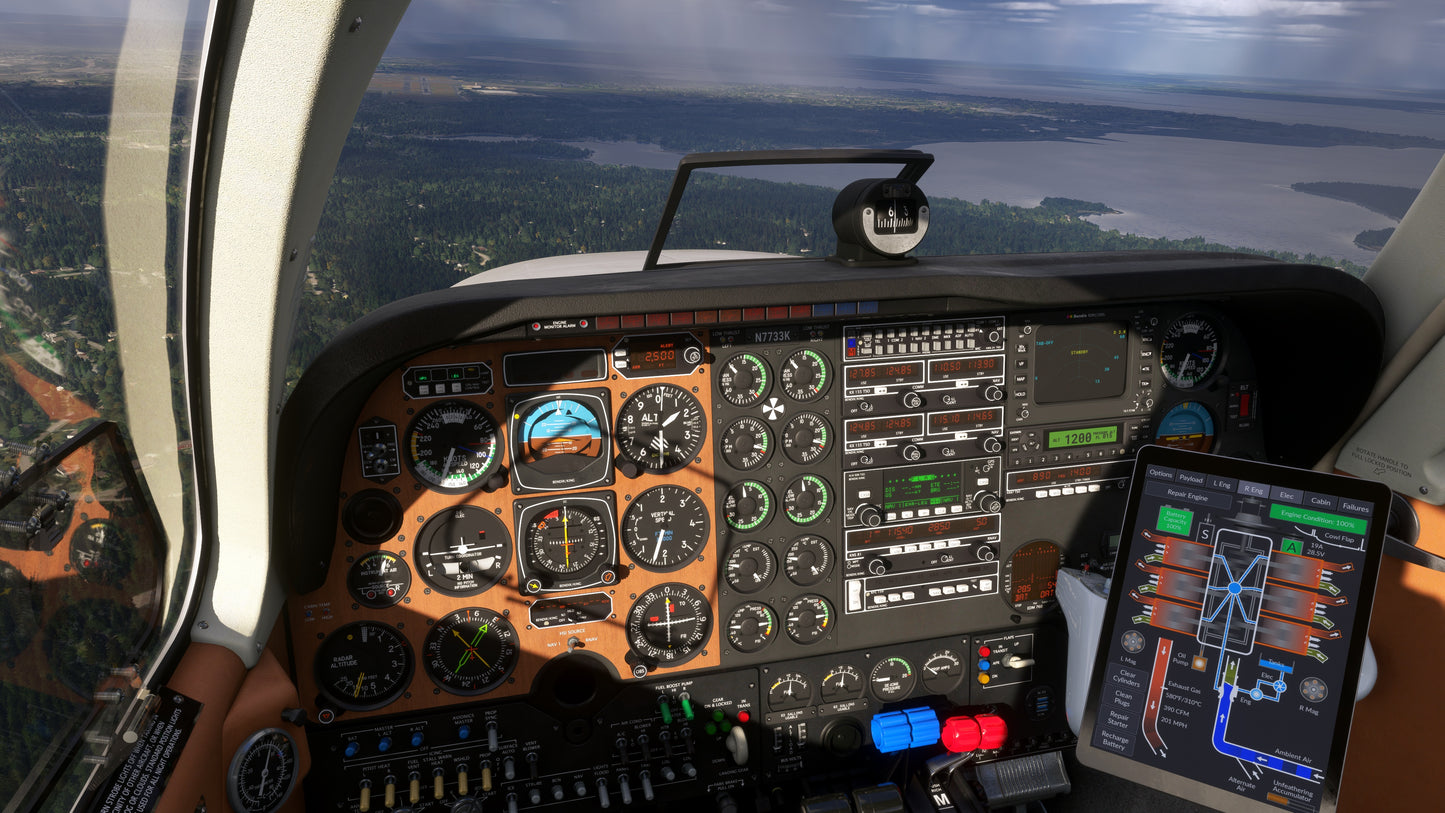Click the Repair Starter button
Image resolution: width=1445 pixels, height=813 pixels.
(1119, 719)
